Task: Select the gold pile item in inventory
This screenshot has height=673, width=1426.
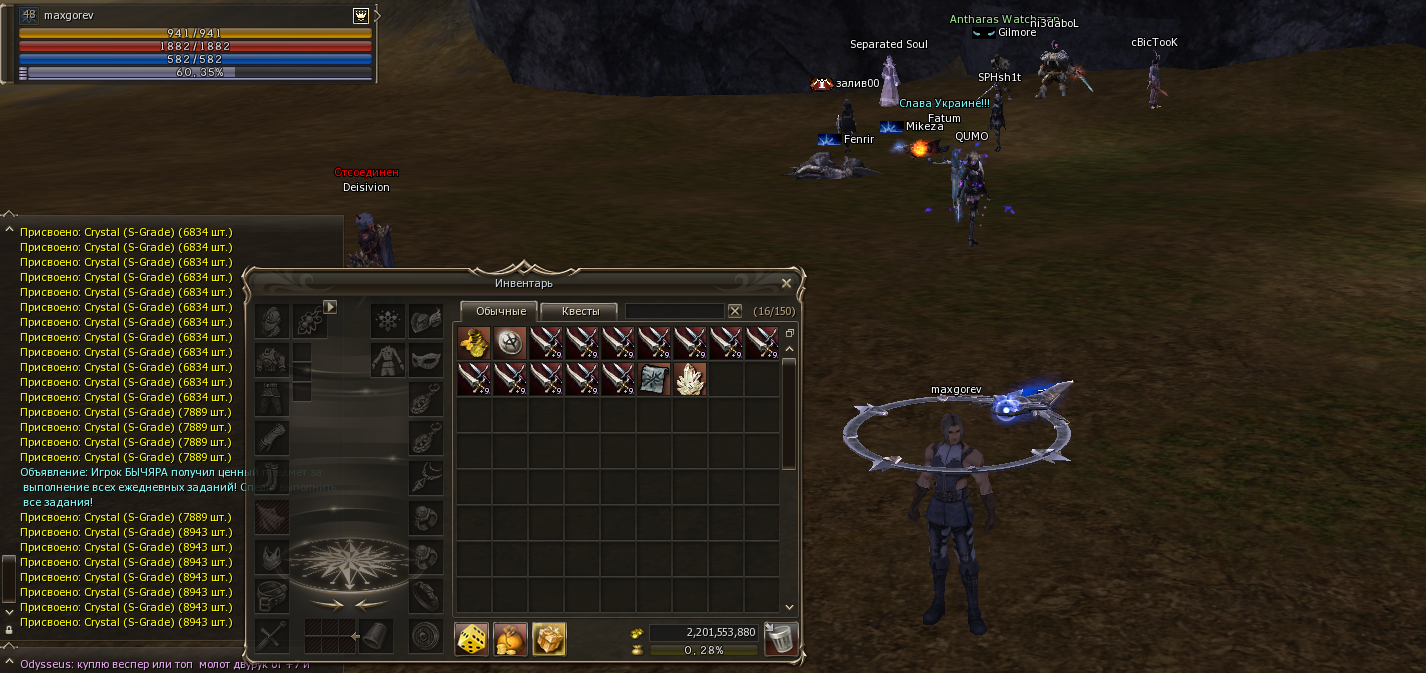Action: pyautogui.click(x=474, y=343)
